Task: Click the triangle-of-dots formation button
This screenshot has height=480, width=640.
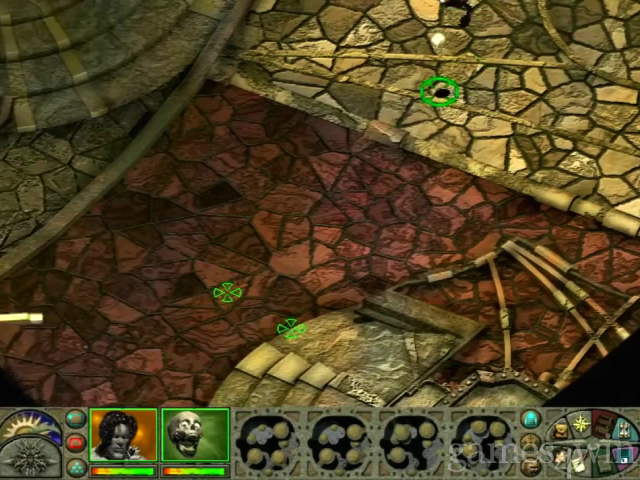Action: (76, 465)
